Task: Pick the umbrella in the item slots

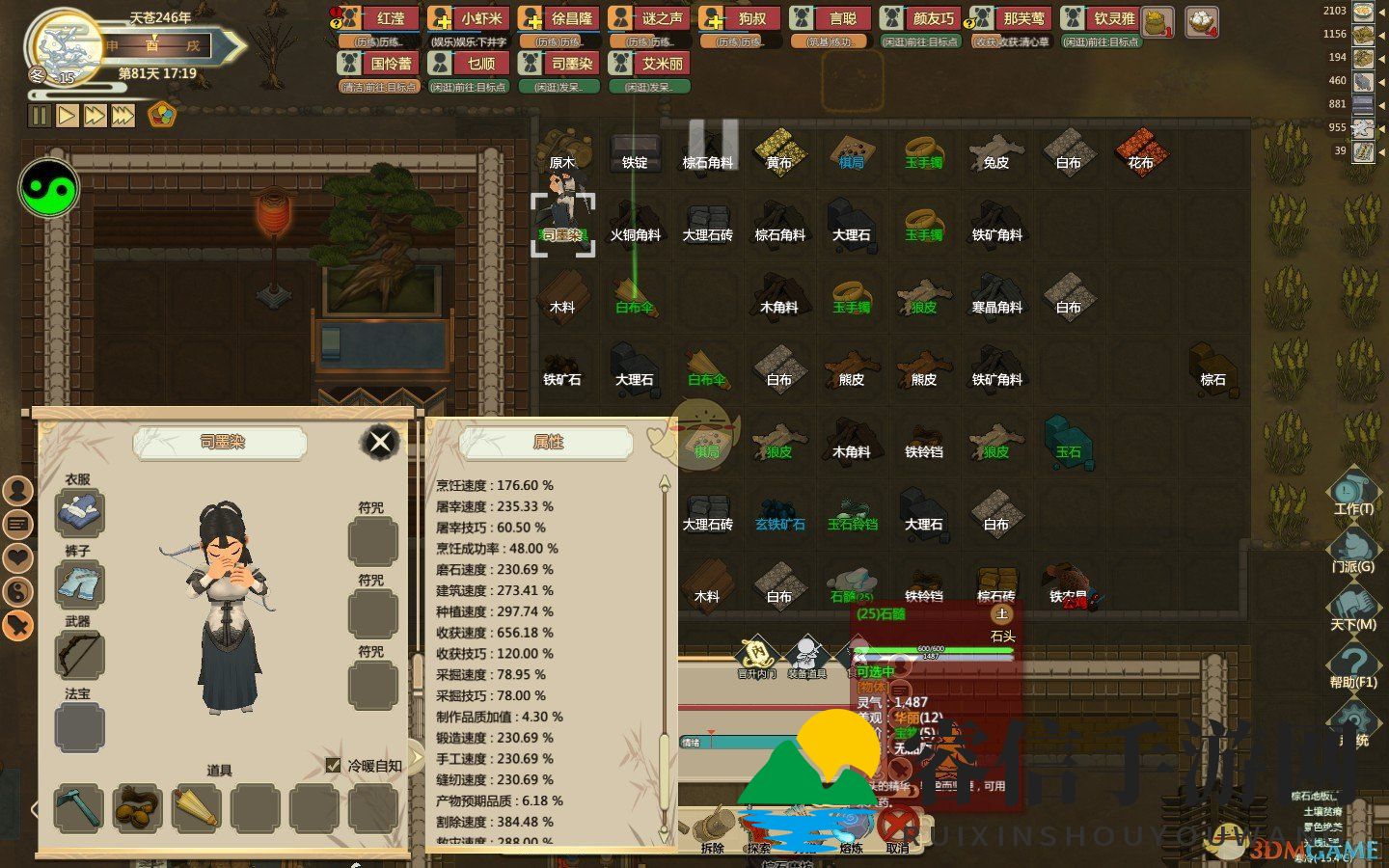Action: (x=196, y=807)
